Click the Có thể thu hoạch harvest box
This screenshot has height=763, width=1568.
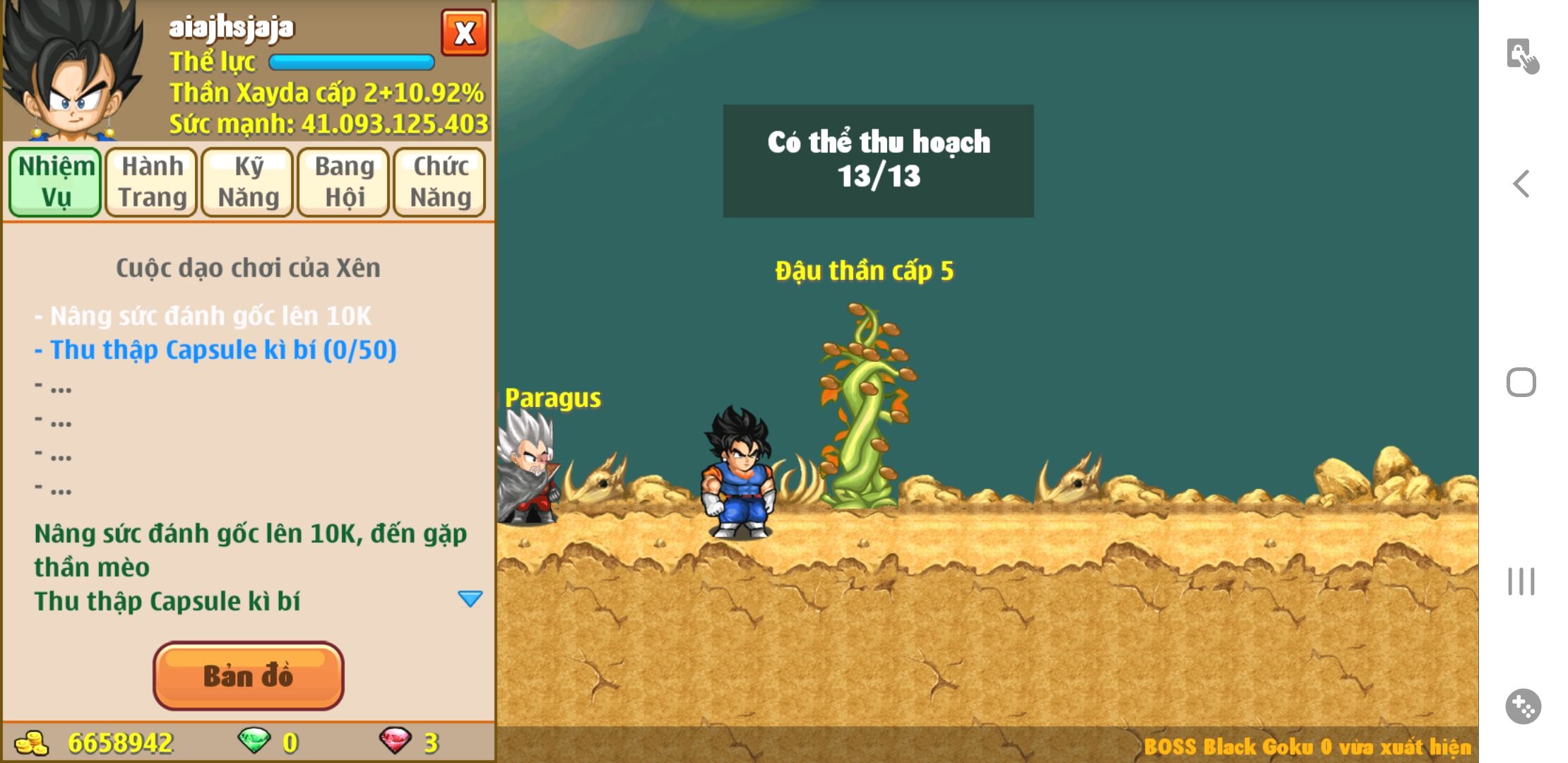878,160
